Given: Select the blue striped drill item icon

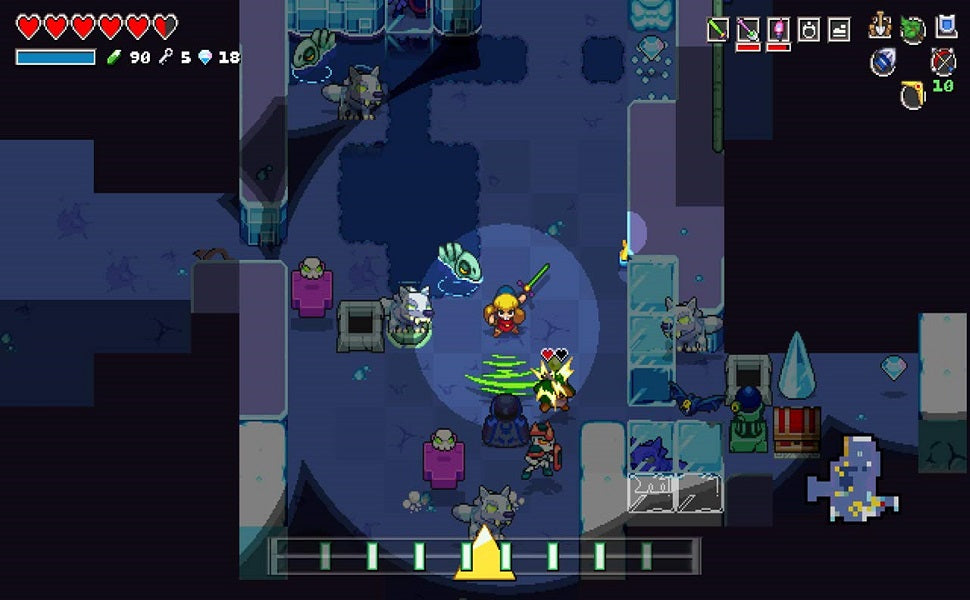Looking at the screenshot, I should point(882,62).
